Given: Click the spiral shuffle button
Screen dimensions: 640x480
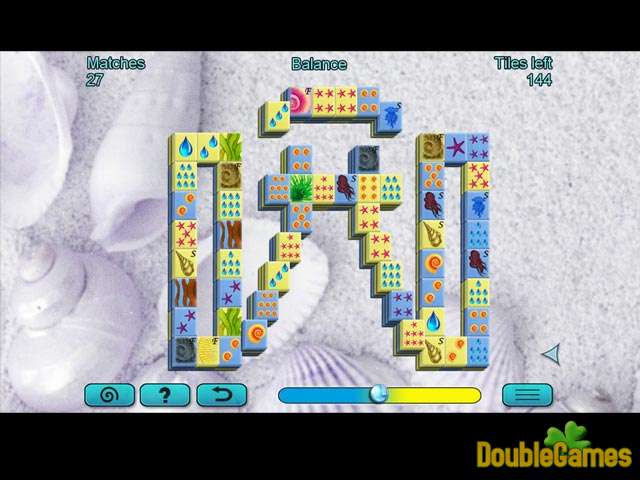Looking at the screenshot, I should coord(110,394).
